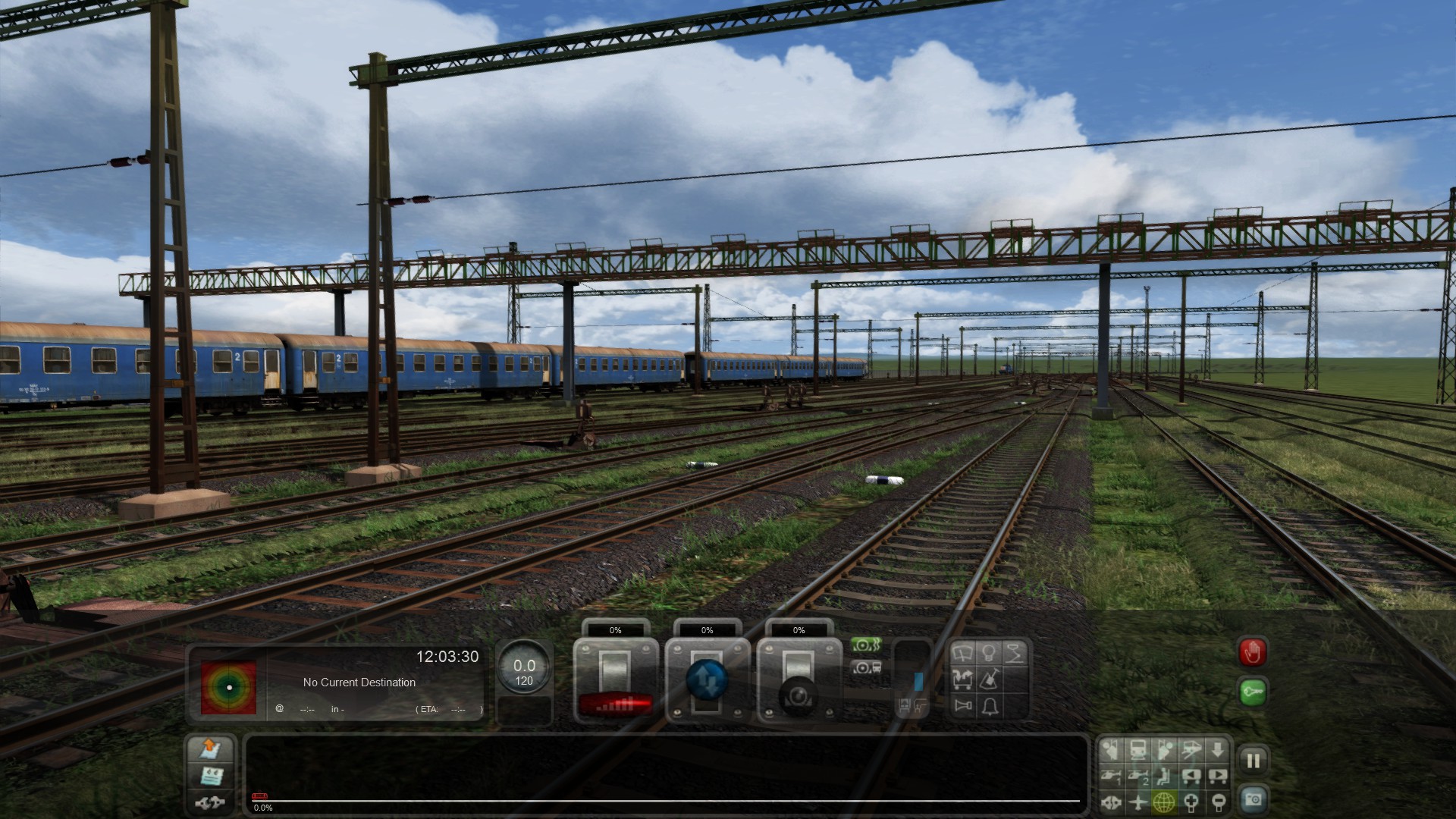Image resolution: width=1456 pixels, height=819 pixels.
Task: Sound the horn icon
Action: click(x=964, y=706)
